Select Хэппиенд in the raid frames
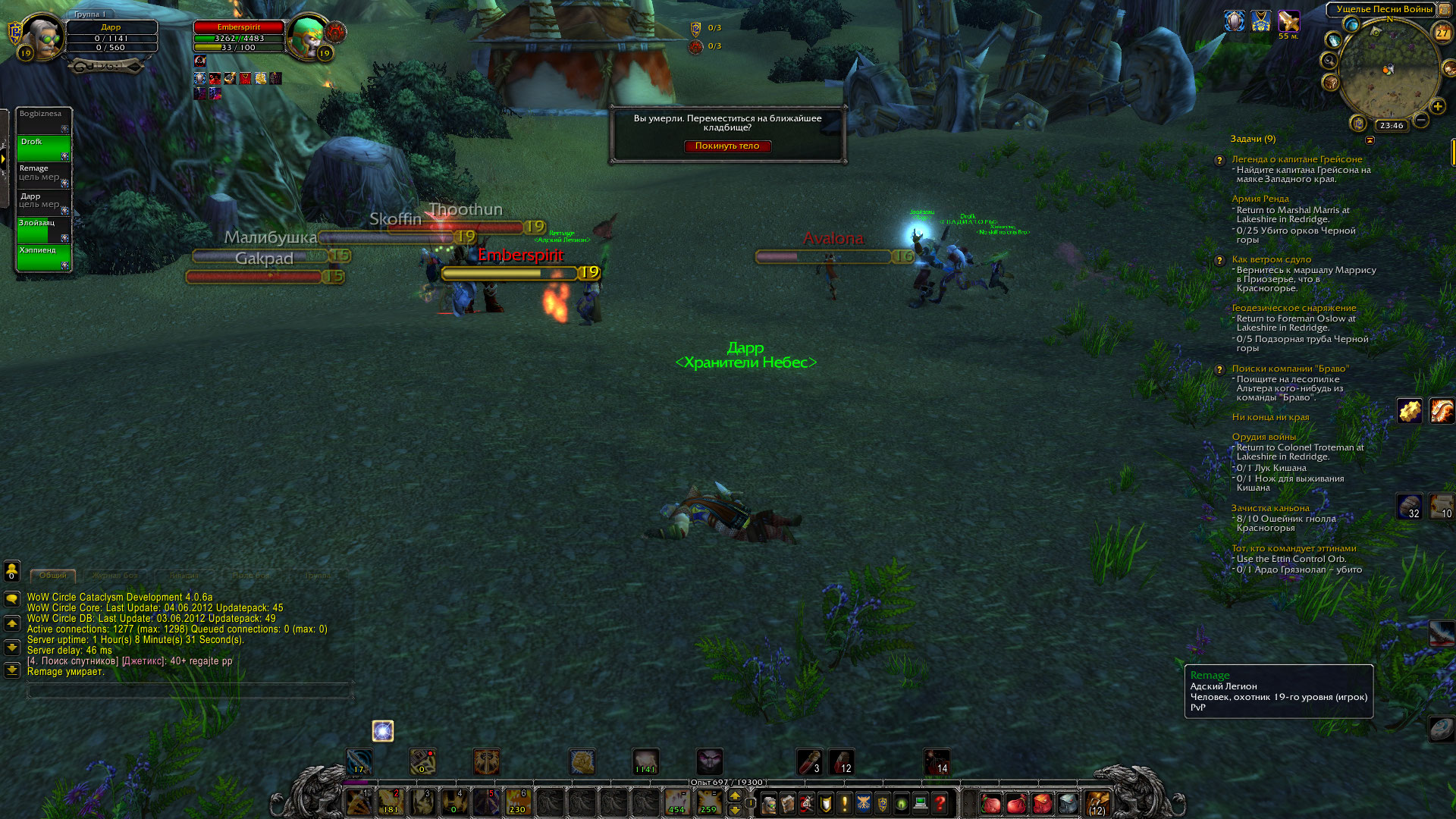Viewport: 1456px width, 819px height. pos(43,257)
